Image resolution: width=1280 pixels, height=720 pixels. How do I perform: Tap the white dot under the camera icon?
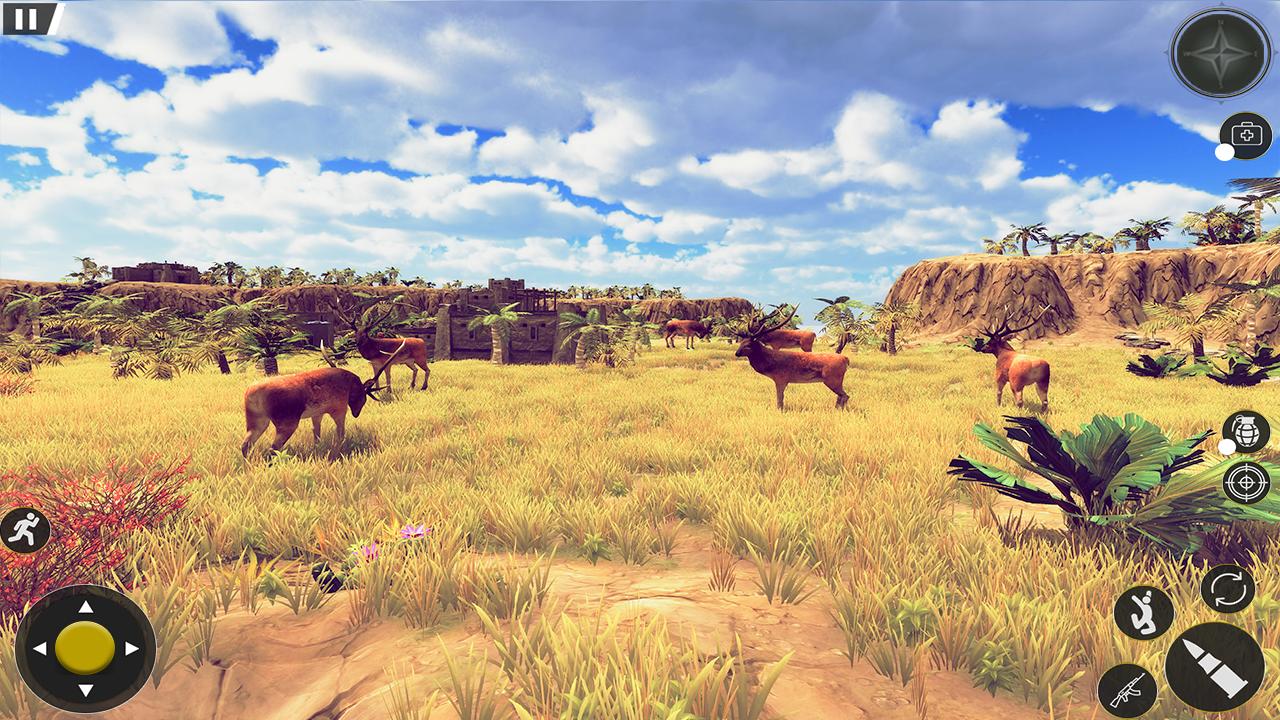pyautogui.click(x=1223, y=154)
